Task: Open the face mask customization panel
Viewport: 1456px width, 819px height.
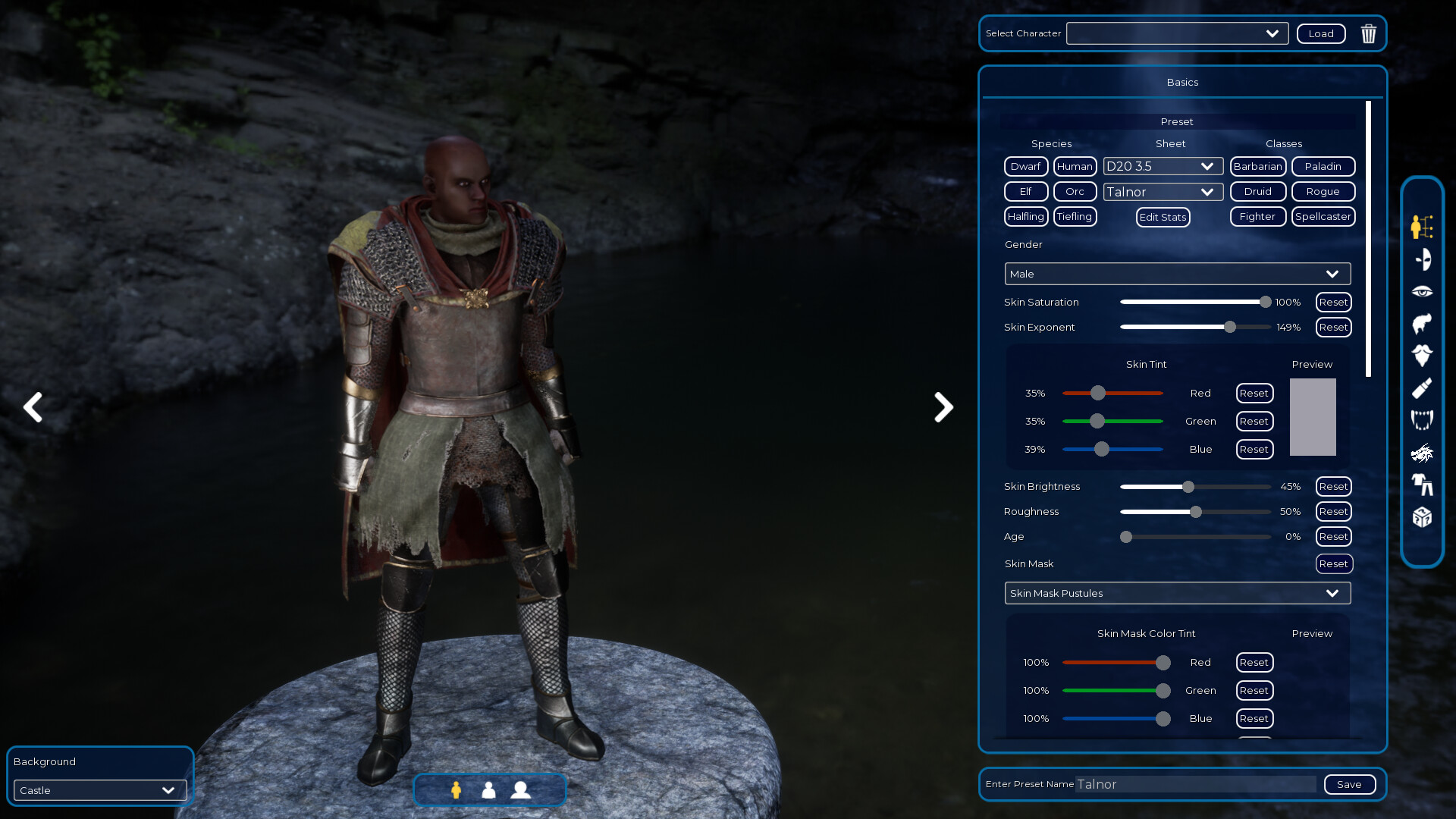Action: (x=1422, y=259)
